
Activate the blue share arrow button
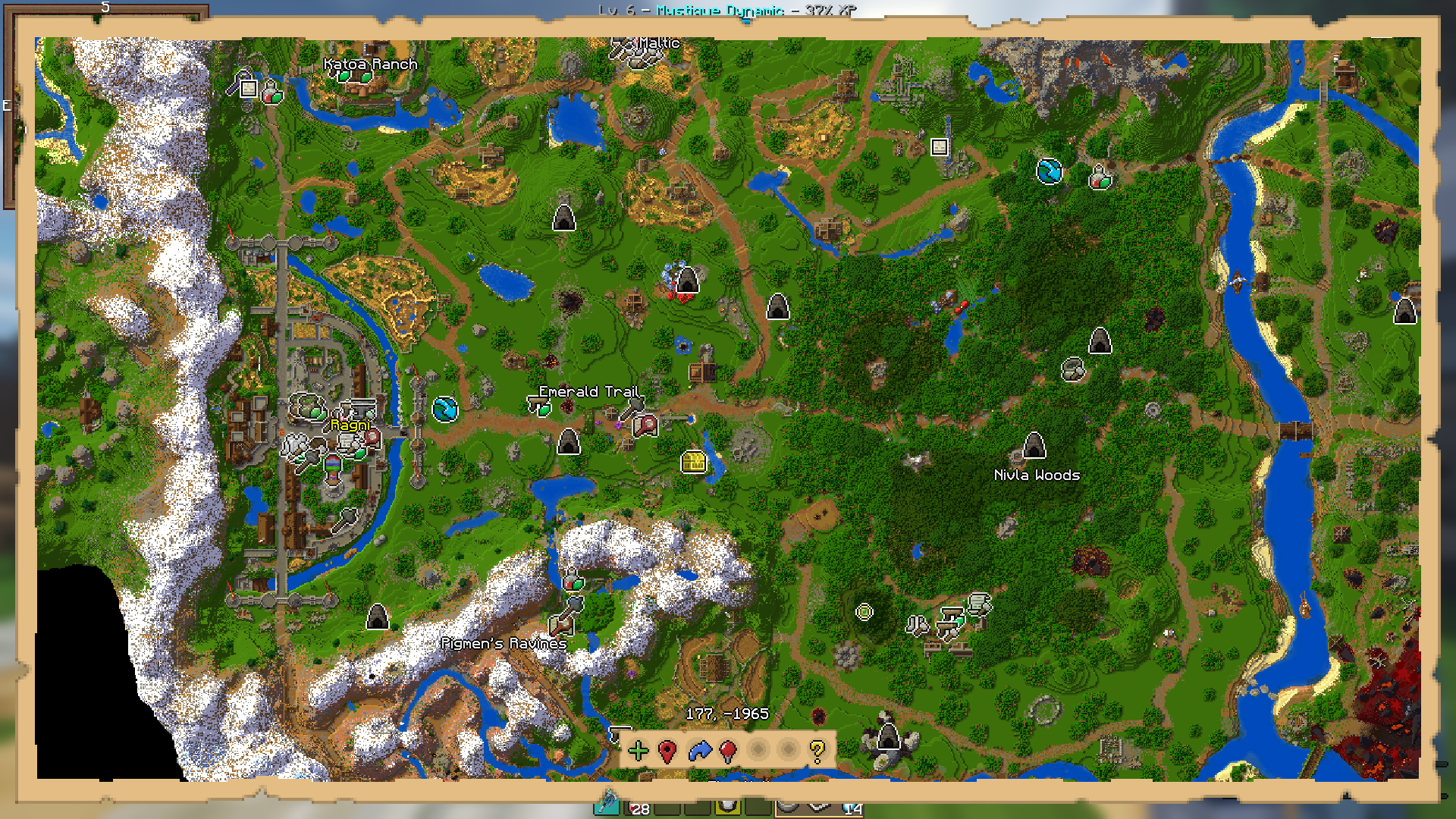click(699, 751)
